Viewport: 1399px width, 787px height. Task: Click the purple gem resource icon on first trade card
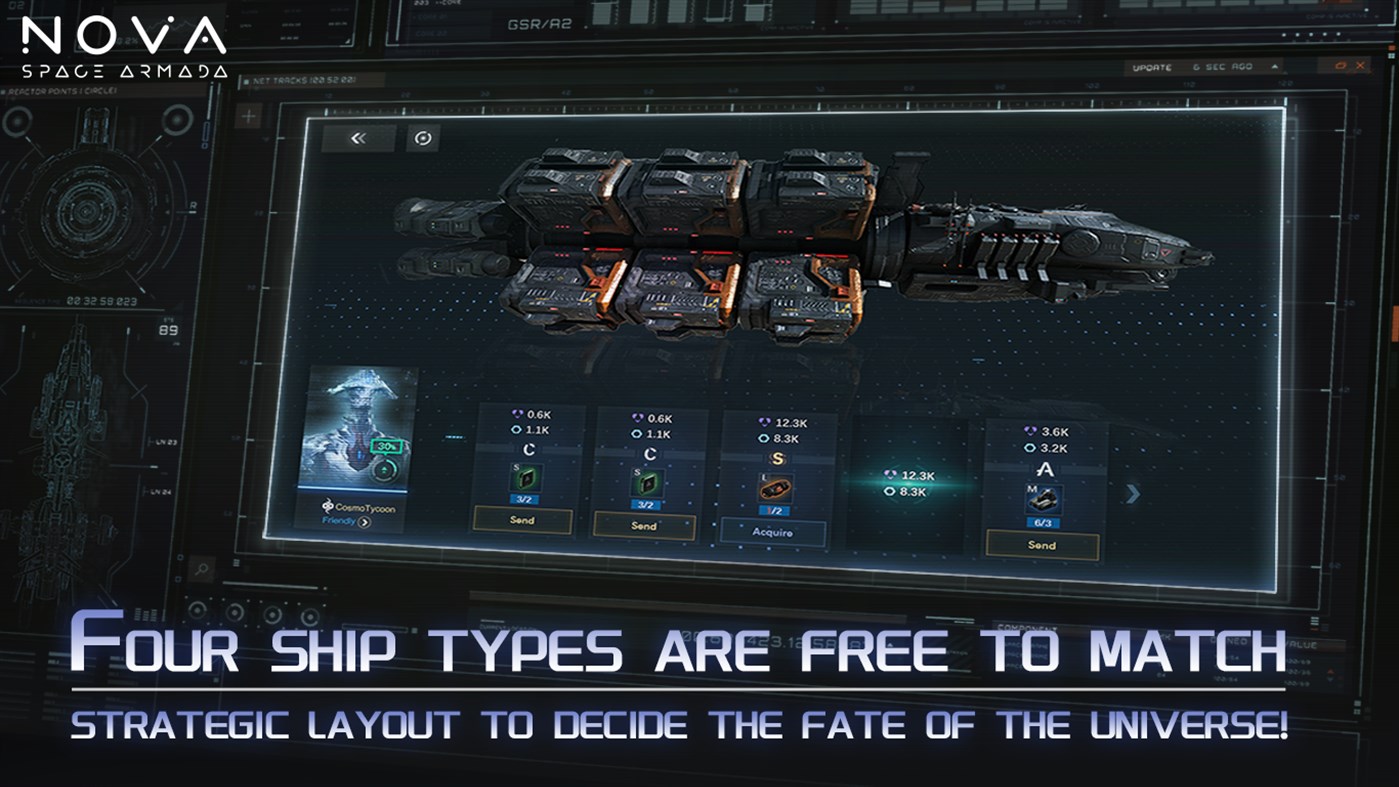pos(519,414)
